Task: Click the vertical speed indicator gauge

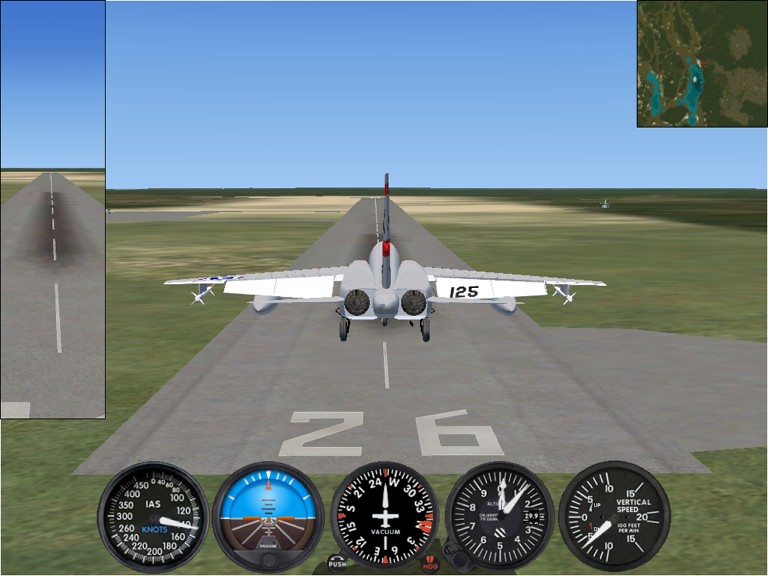Action: (614, 516)
